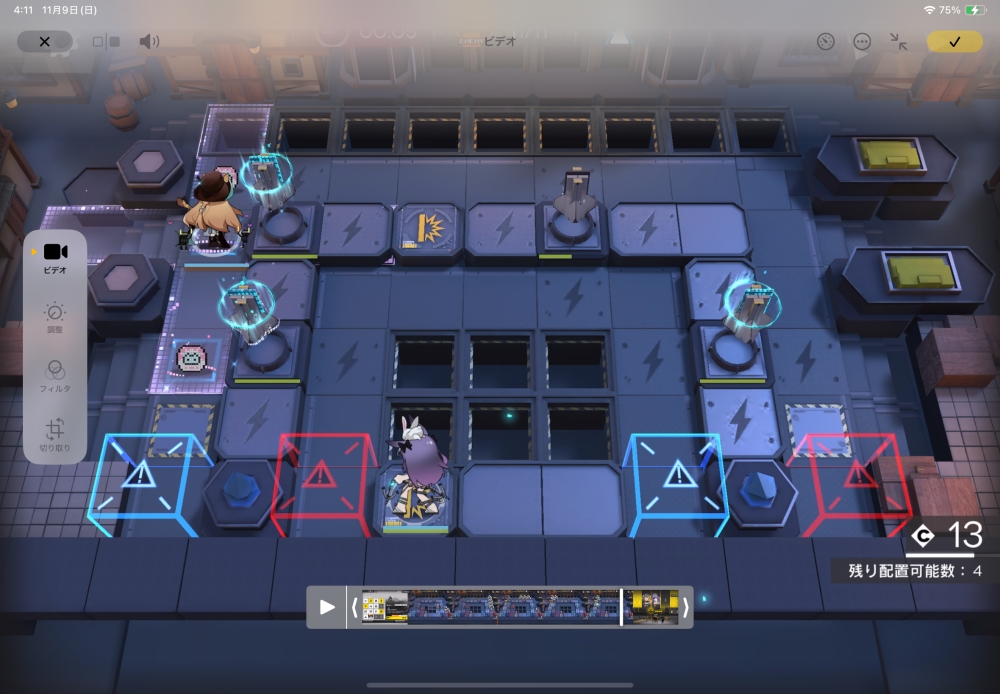Click the white playhead on the filmstrip
The width and height of the screenshot is (1000, 694).
[621, 607]
